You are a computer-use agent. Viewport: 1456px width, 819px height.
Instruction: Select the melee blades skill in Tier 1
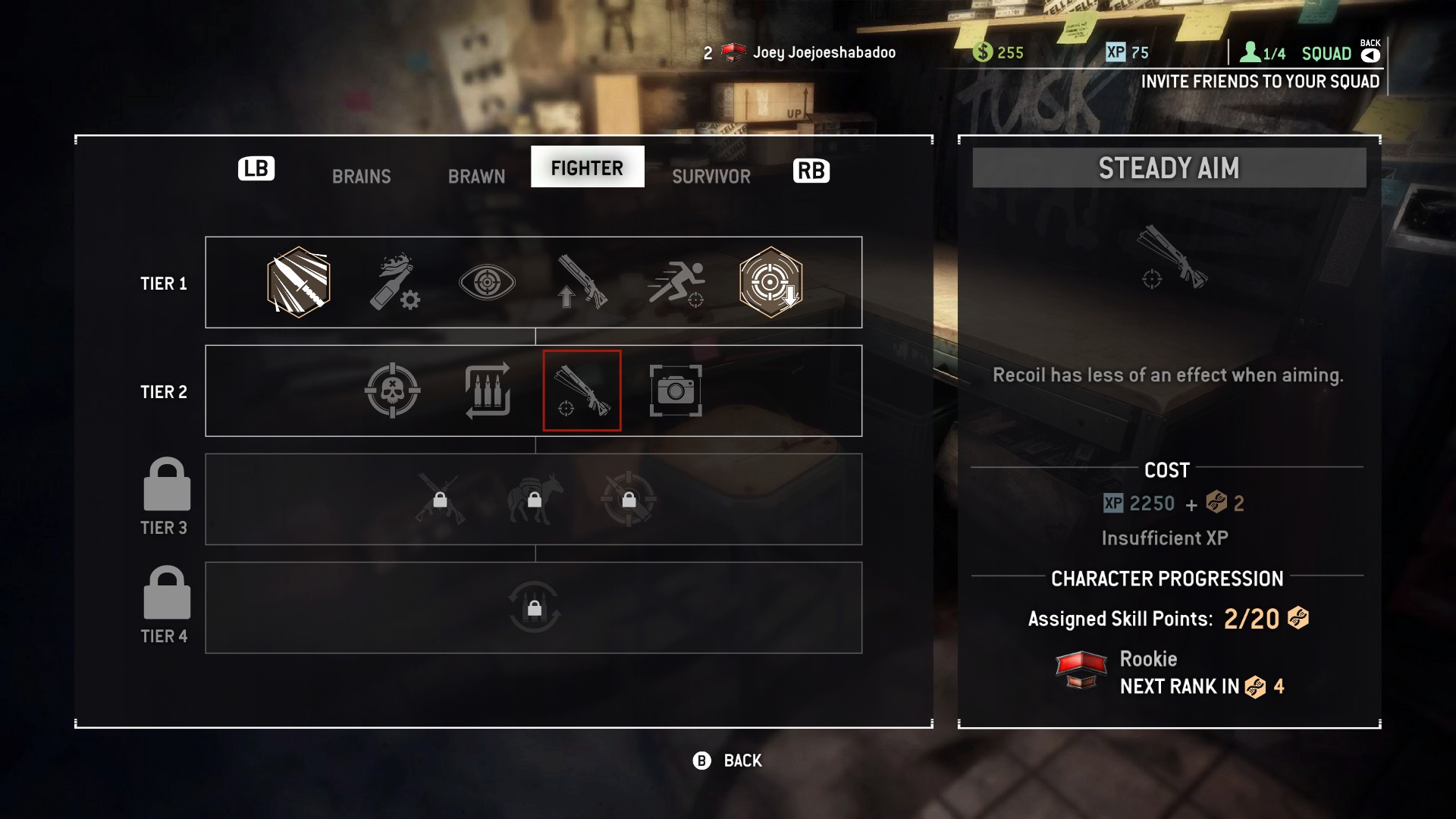(297, 282)
